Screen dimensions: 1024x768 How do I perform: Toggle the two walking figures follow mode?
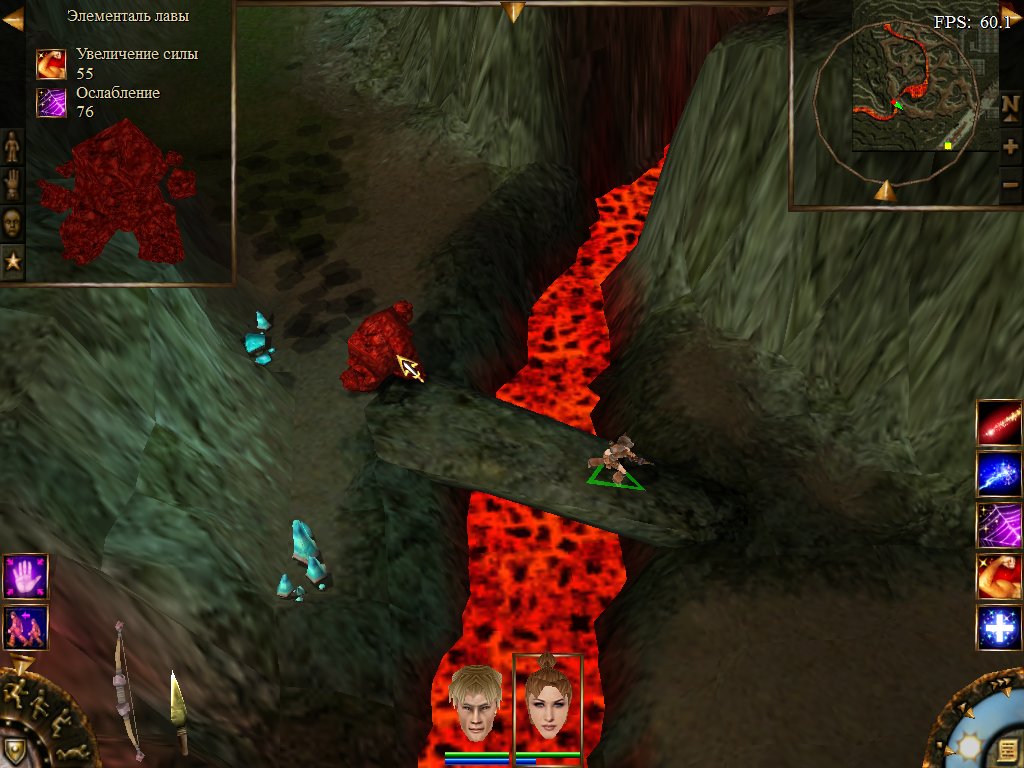pos(25,627)
